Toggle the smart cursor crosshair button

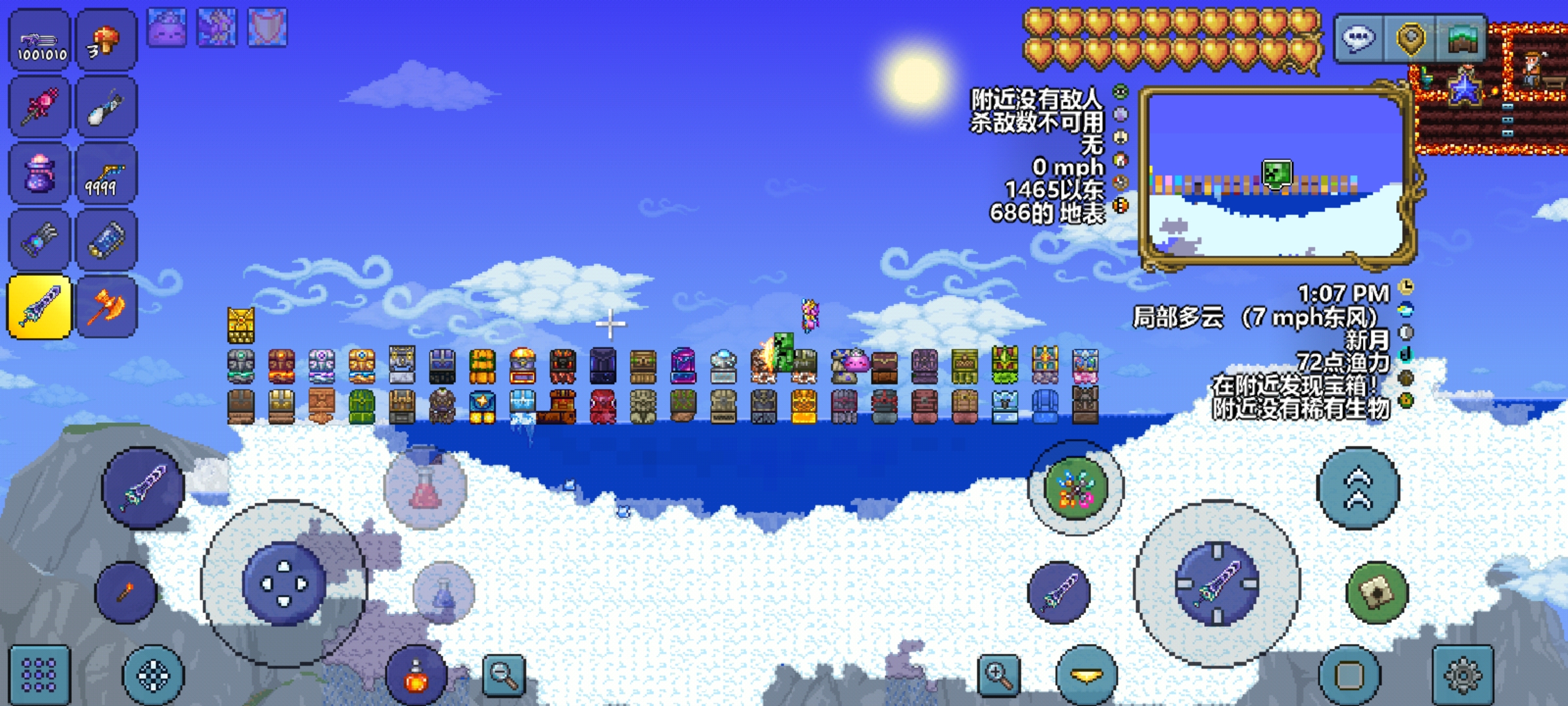pyautogui.click(x=154, y=675)
